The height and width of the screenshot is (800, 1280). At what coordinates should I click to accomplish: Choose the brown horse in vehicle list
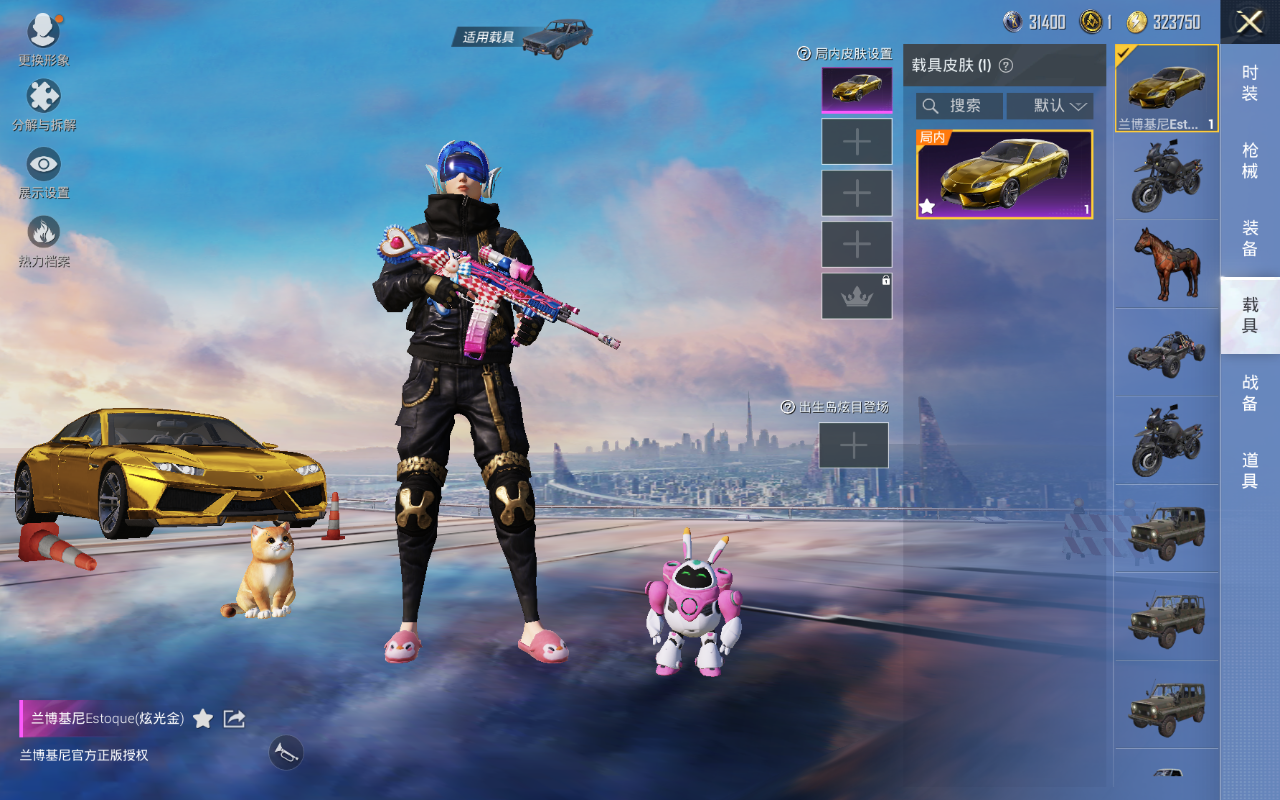(x=1166, y=264)
